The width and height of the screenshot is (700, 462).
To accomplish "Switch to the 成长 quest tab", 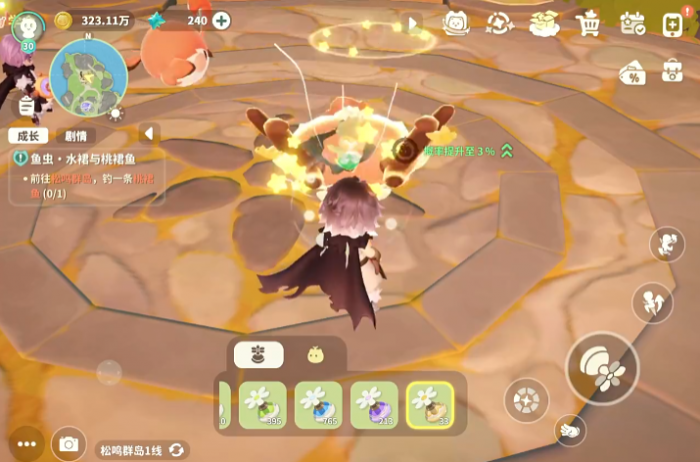I will [27, 136].
